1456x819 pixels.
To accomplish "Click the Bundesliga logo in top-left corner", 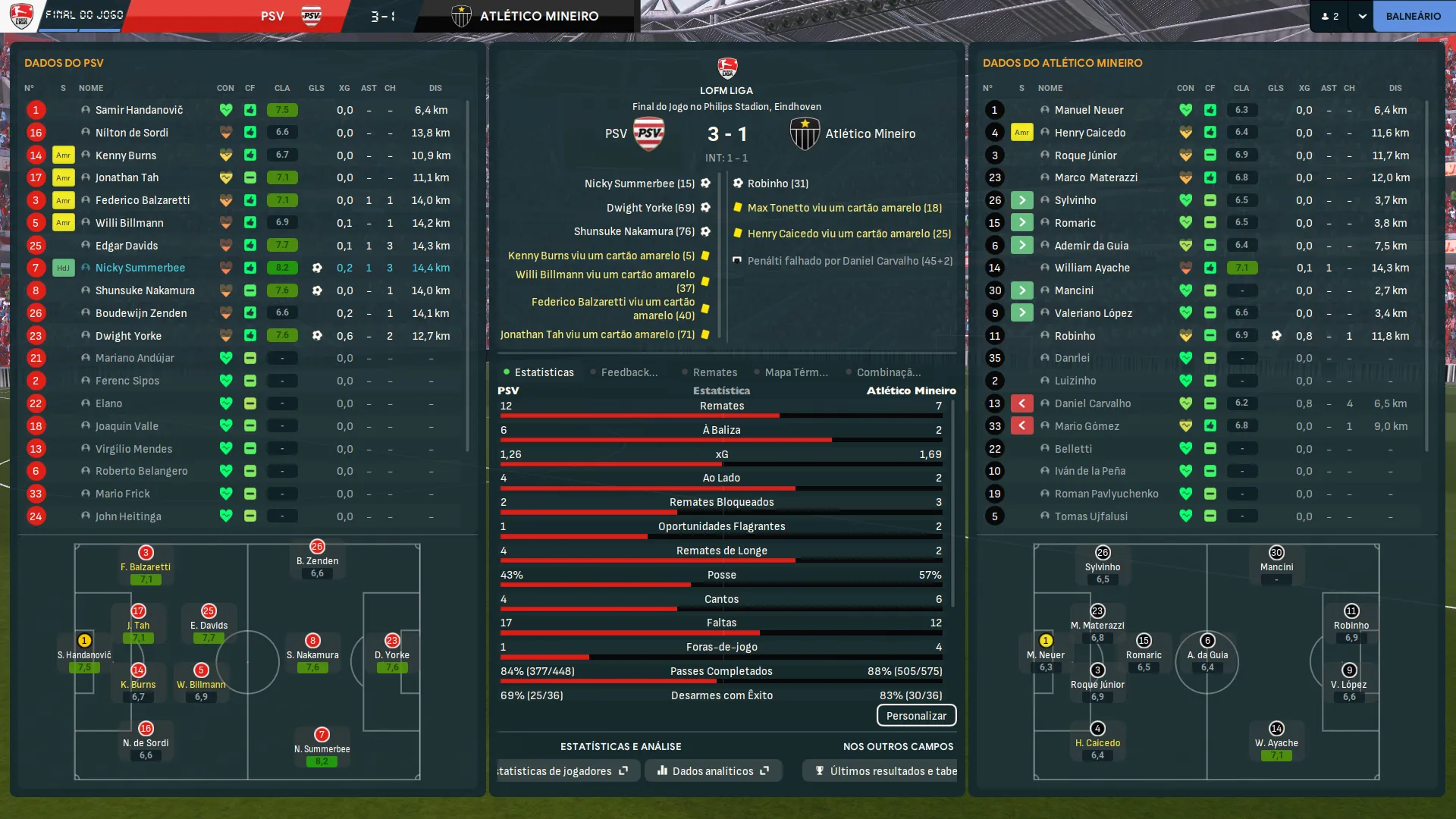I will (x=21, y=16).
